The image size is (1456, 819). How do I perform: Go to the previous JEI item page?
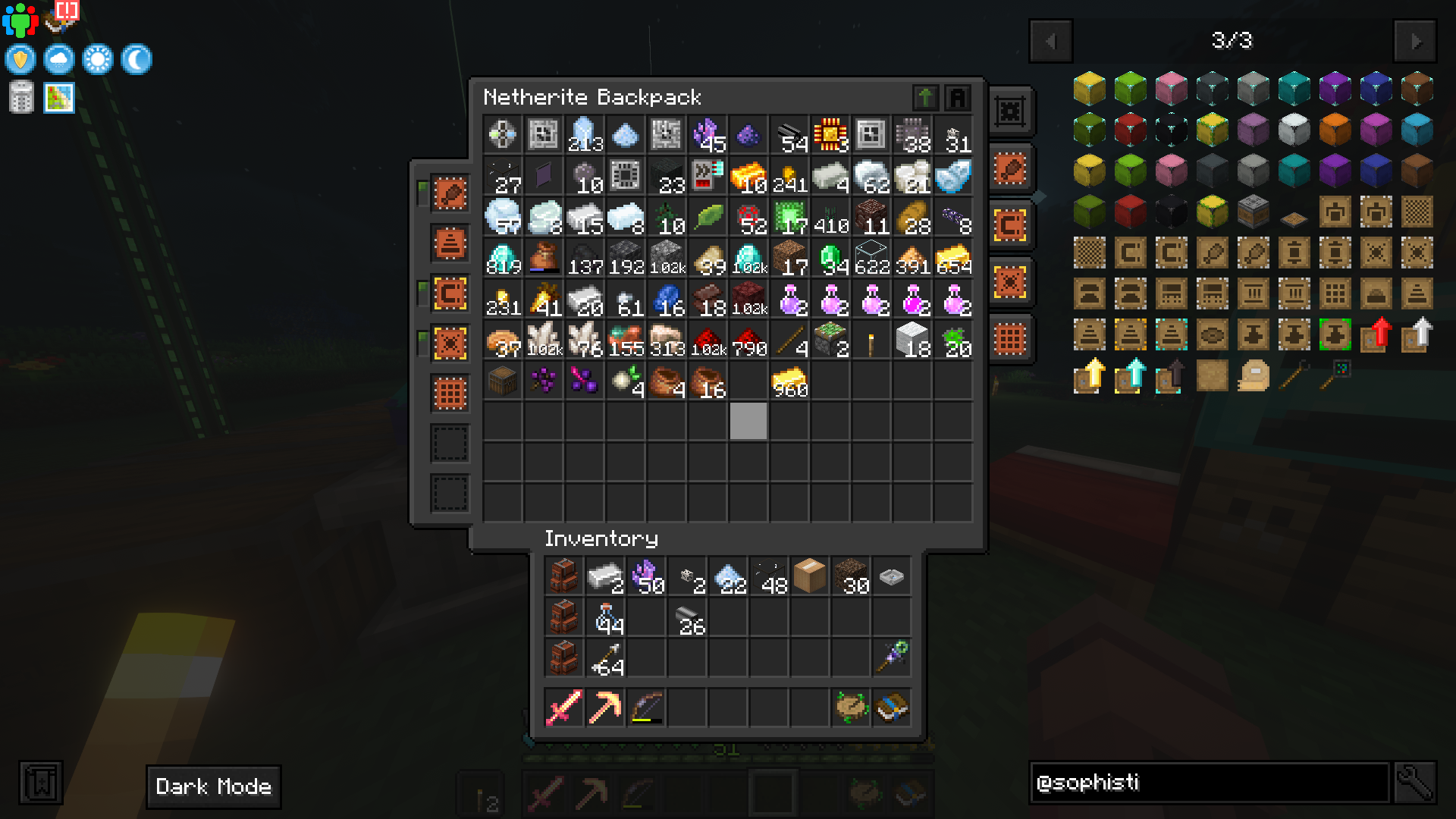tap(1050, 42)
